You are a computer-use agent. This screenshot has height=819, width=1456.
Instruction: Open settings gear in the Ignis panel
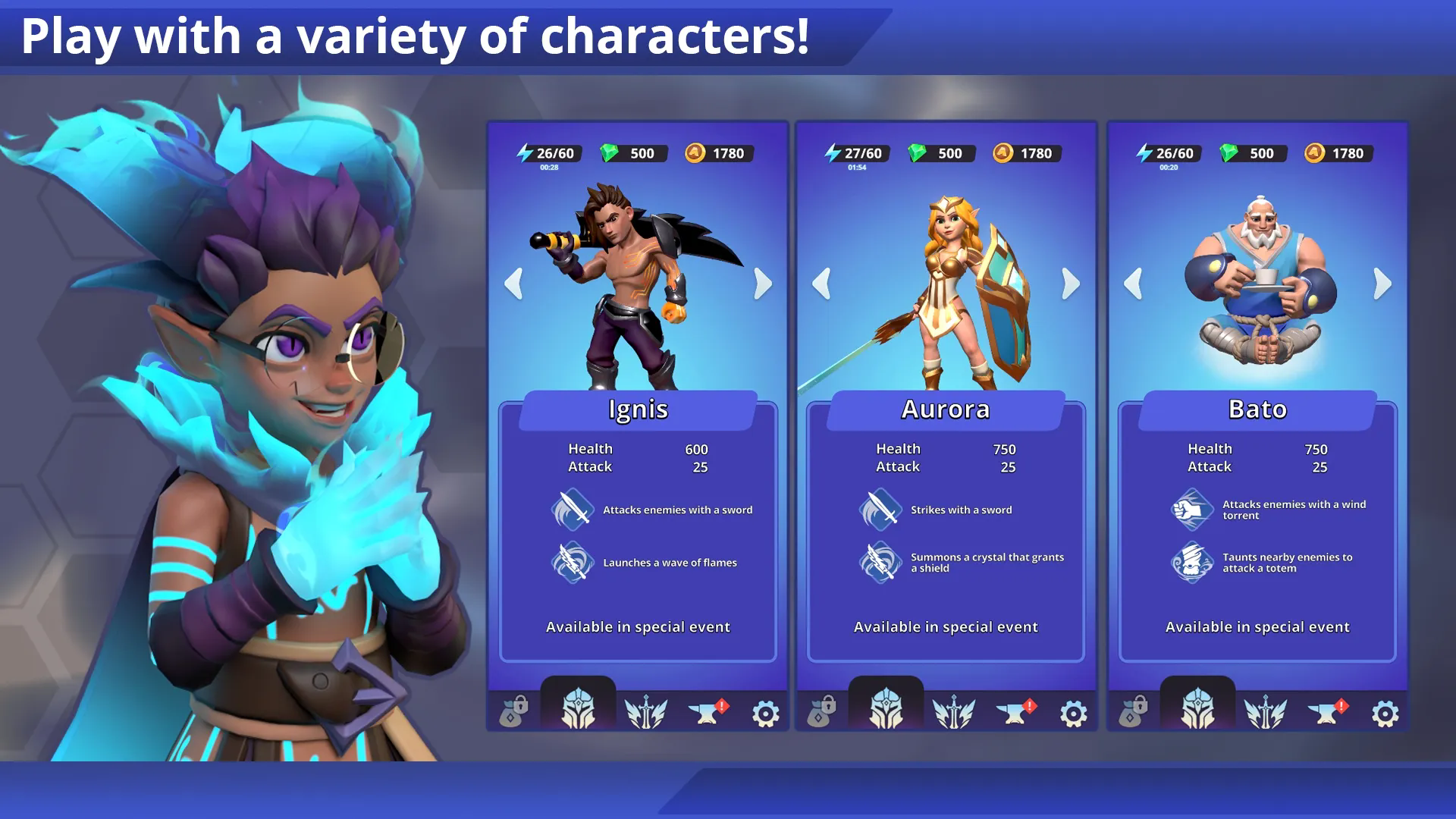(x=765, y=714)
